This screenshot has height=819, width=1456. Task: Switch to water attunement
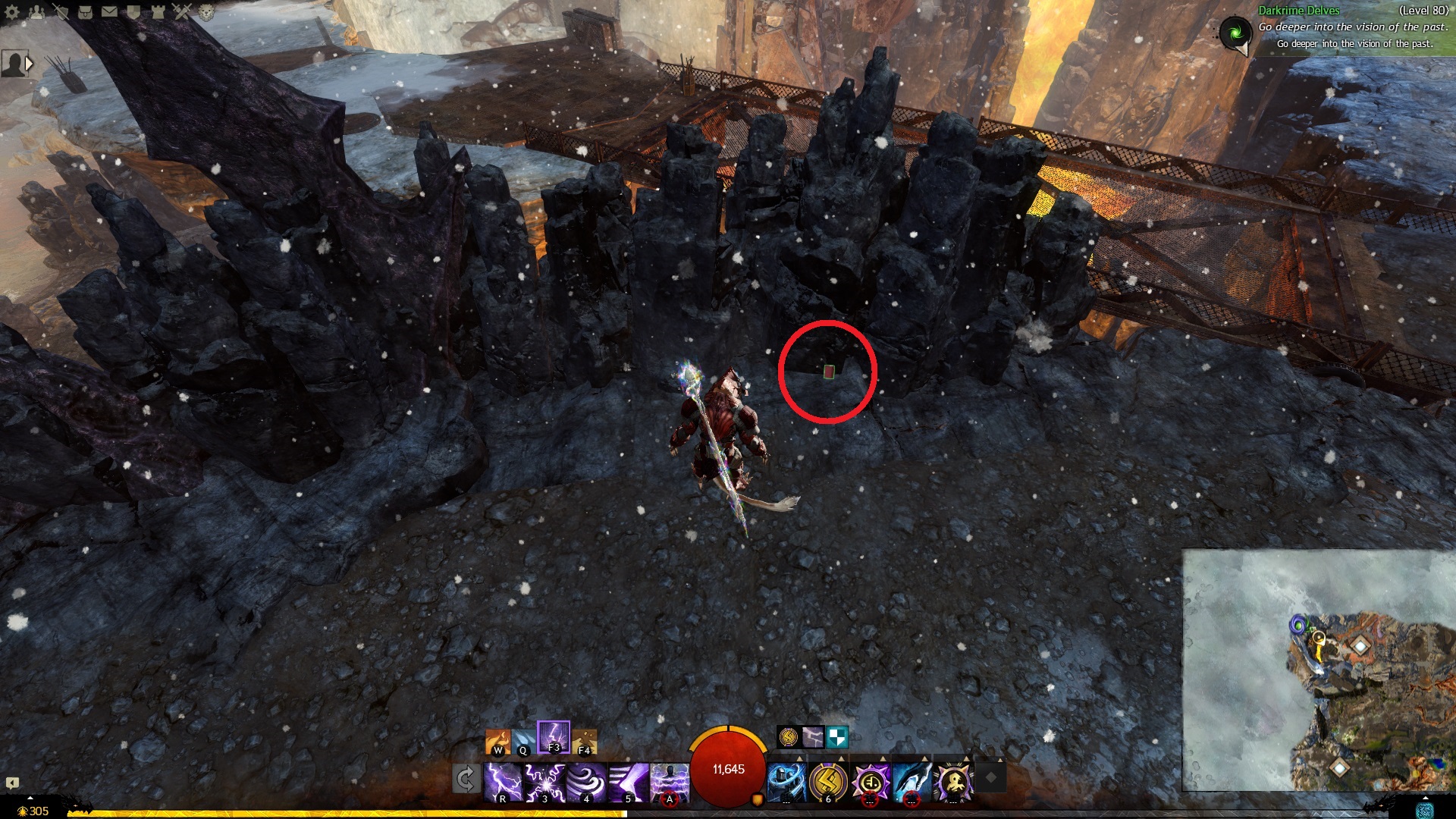pyautogui.click(x=523, y=741)
